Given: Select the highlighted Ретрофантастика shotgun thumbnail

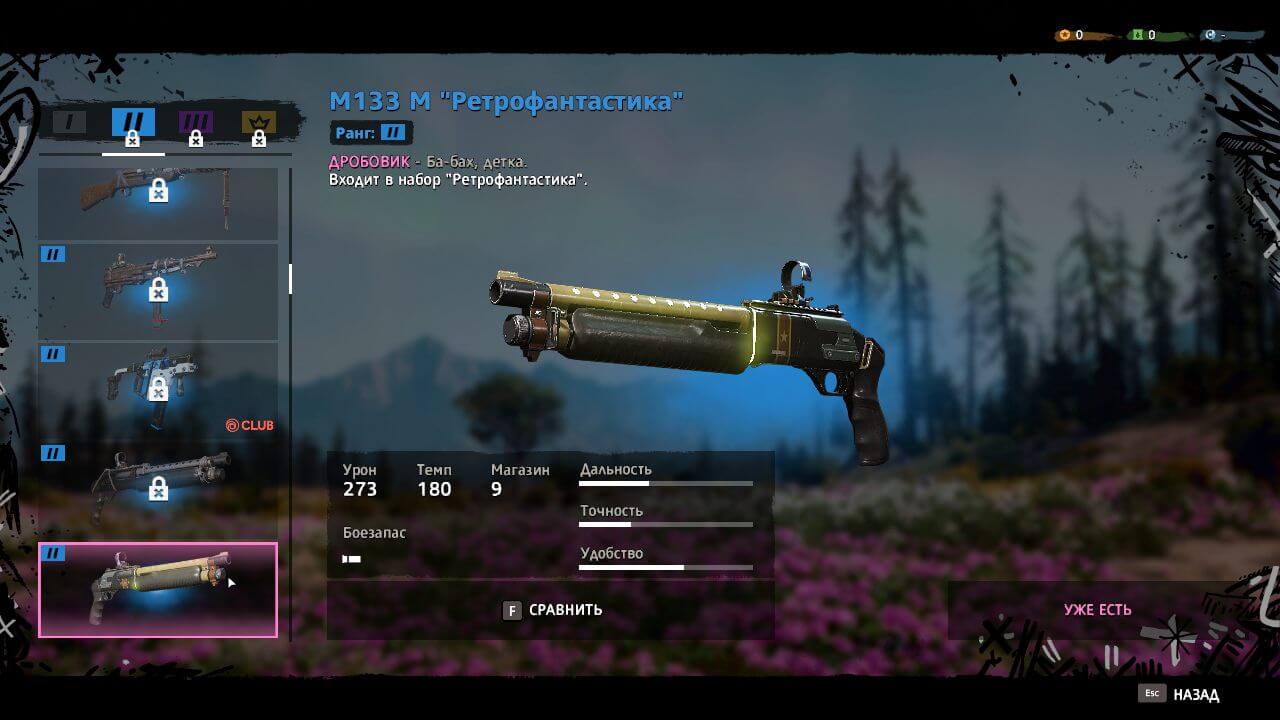Looking at the screenshot, I should pyautogui.click(x=158, y=589).
